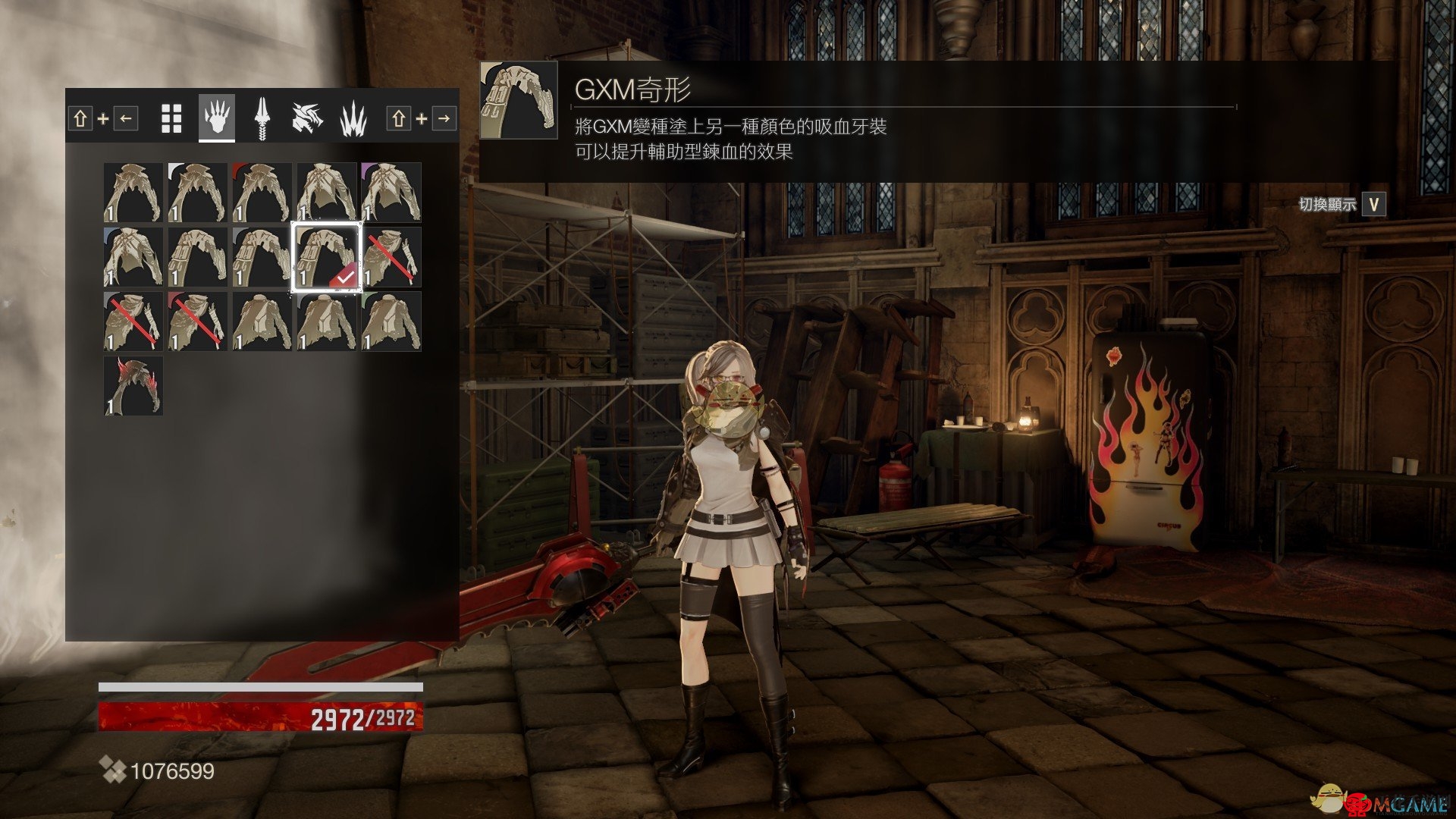Choose the spiked ivy veil tab

click(x=353, y=119)
